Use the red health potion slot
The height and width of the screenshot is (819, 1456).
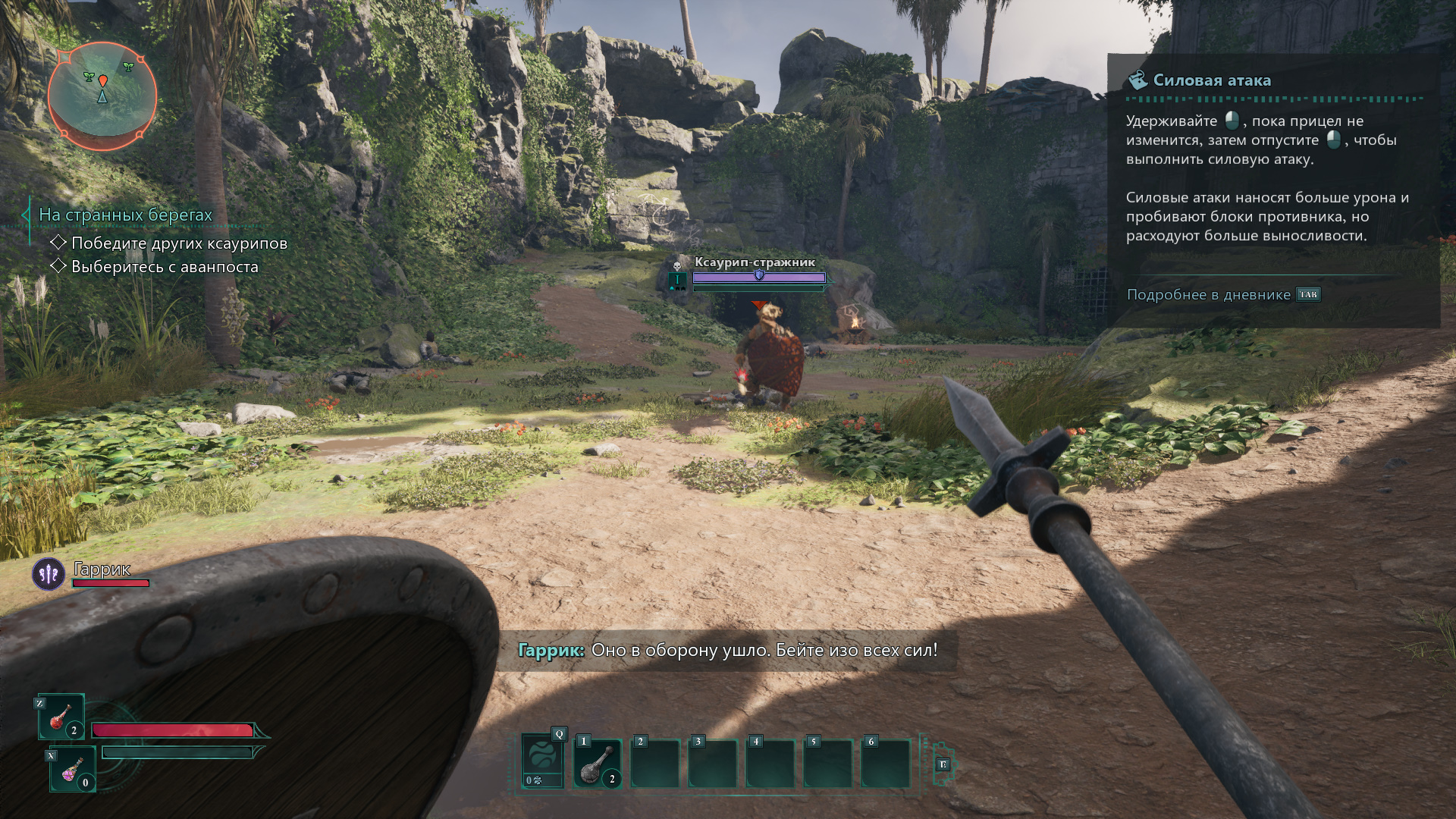pyautogui.click(x=61, y=717)
